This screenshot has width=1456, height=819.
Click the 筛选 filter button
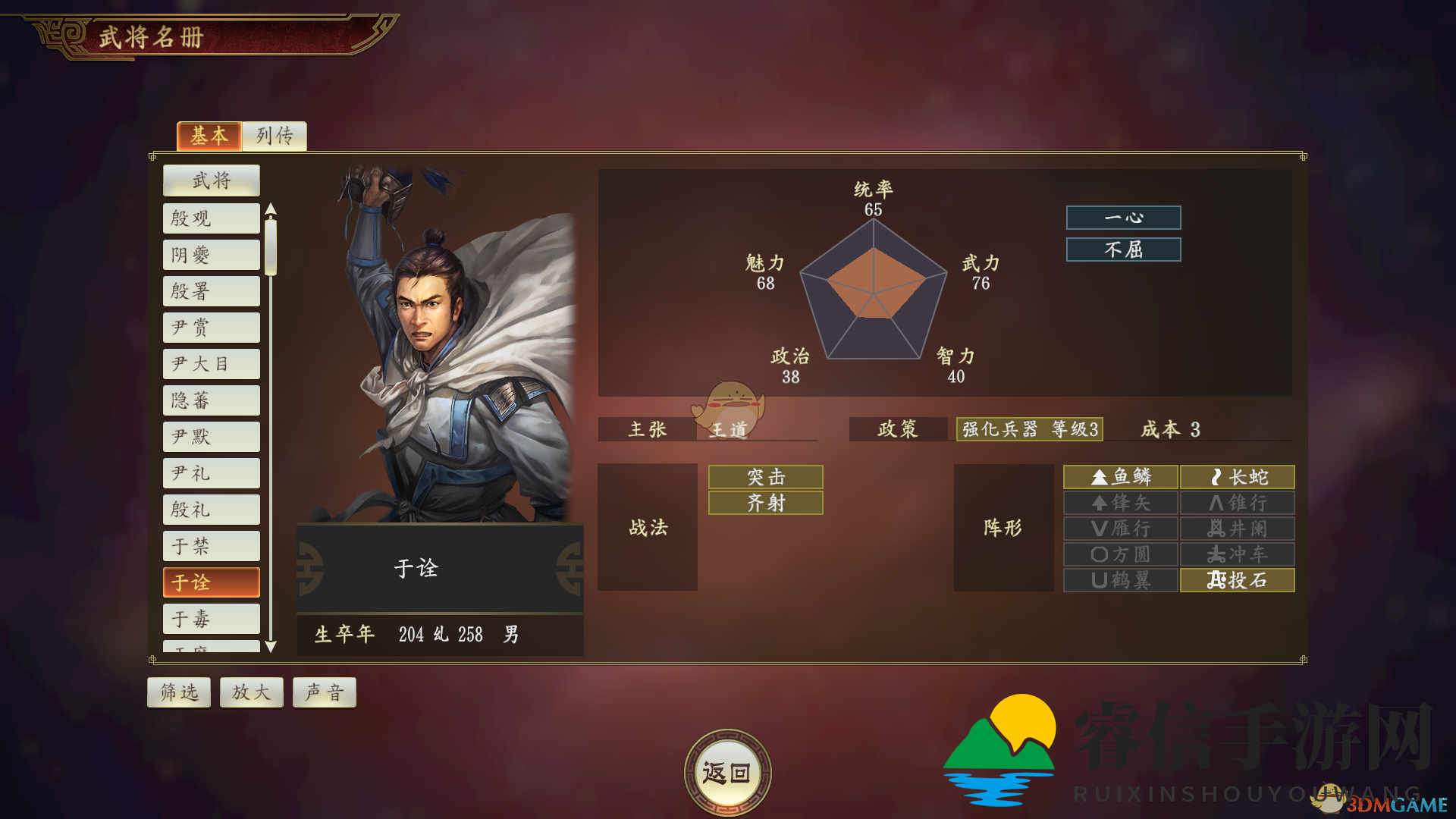pyautogui.click(x=179, y=692)
